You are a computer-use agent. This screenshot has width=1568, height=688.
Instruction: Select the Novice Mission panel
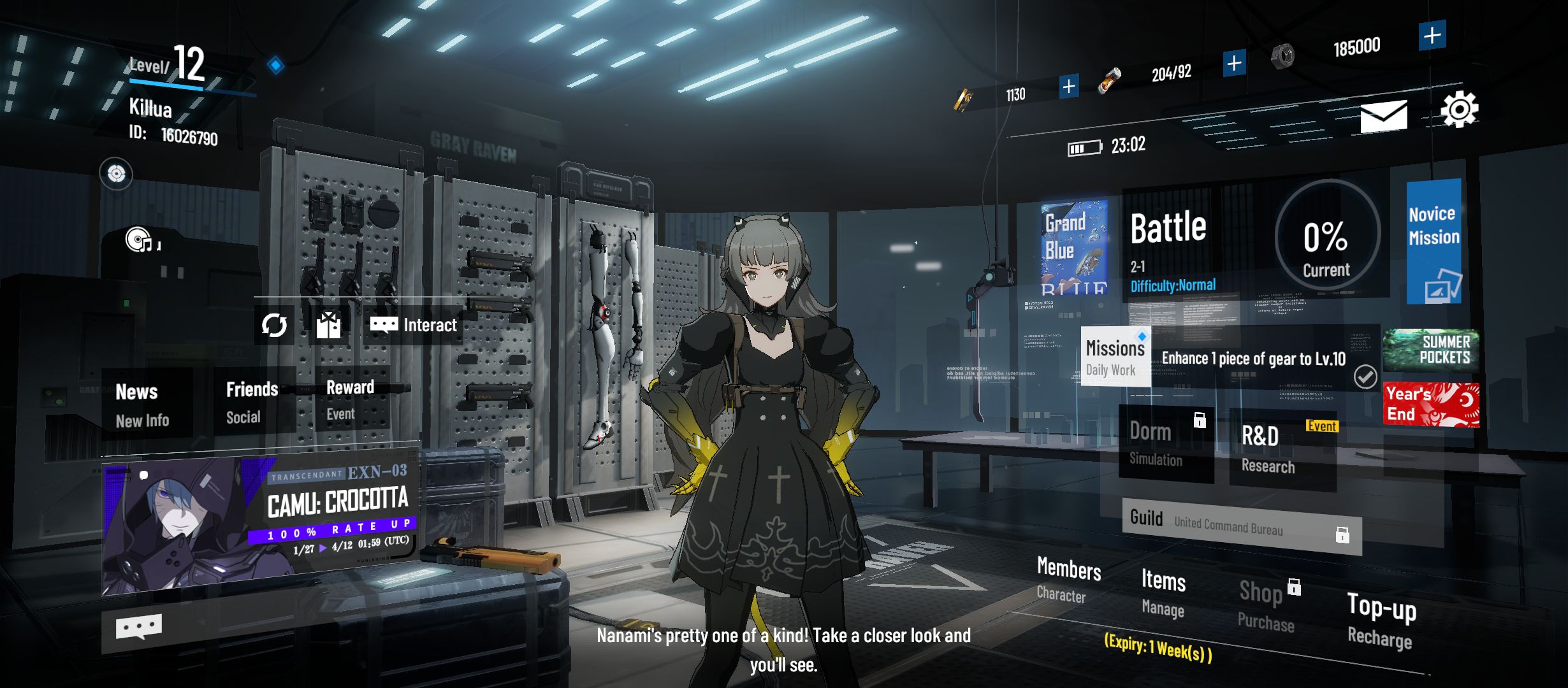(x=1434, y=242)
